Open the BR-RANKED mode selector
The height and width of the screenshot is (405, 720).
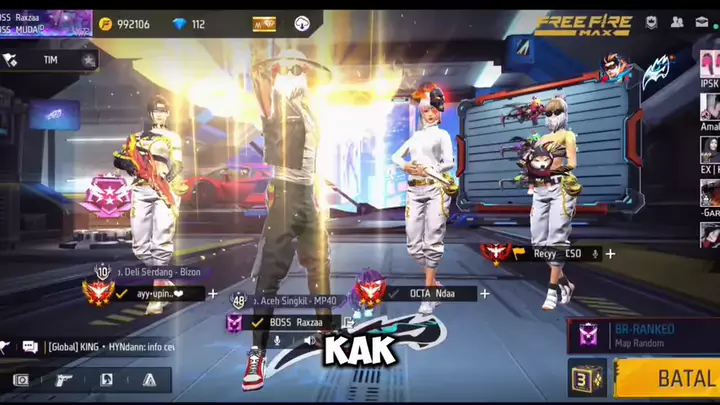click(642, 334)
